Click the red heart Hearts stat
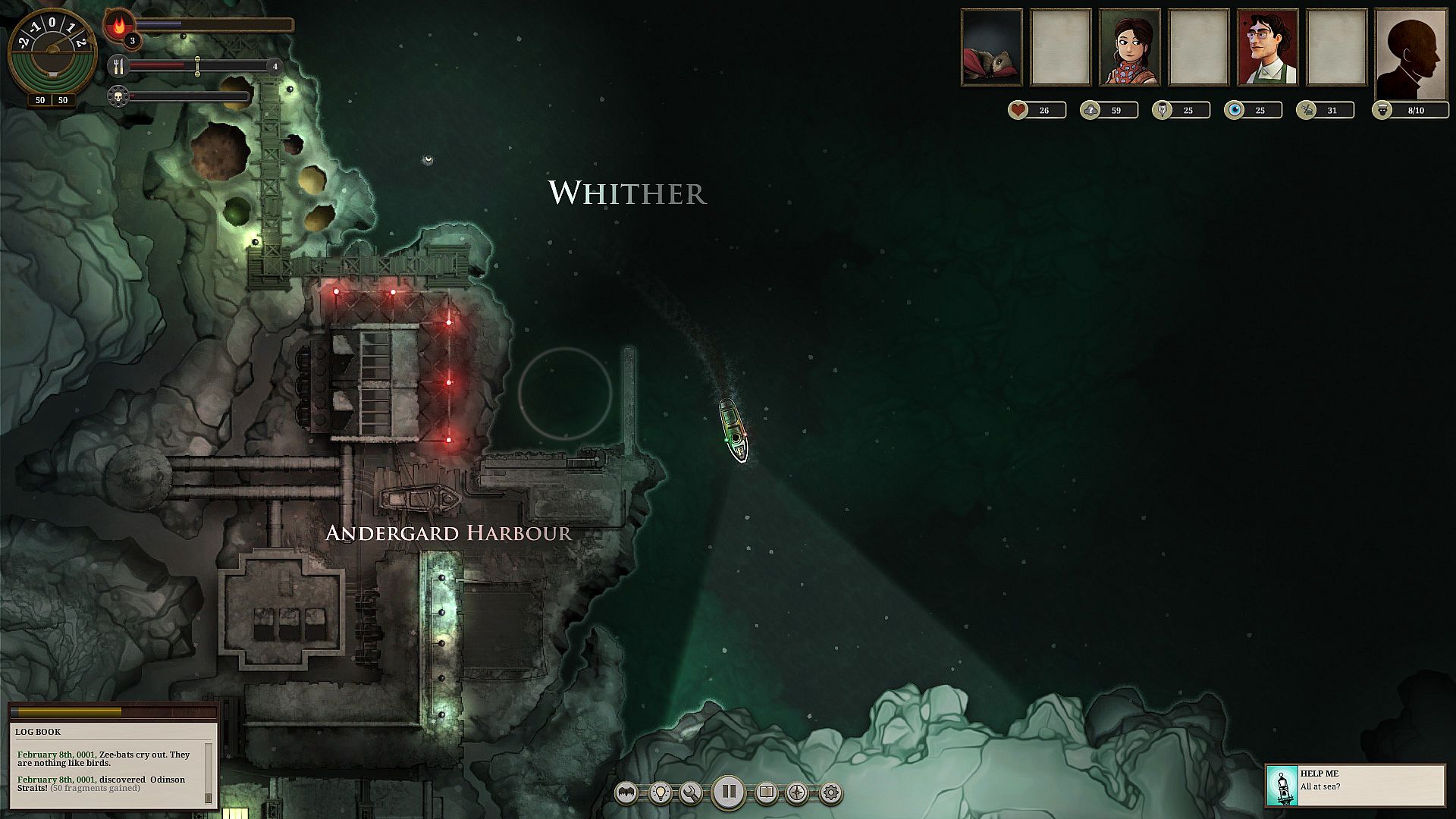Viewport: 1456px width, 819px height. [1018, 111]
